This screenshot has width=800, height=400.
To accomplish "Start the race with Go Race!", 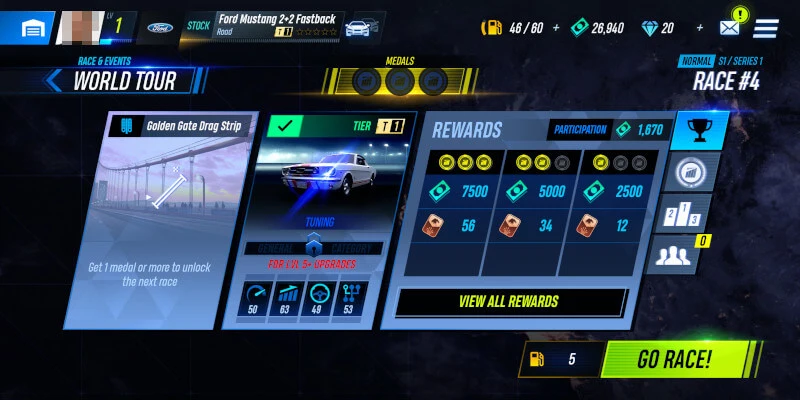I will pyautogui.click(x=676, y=360).
